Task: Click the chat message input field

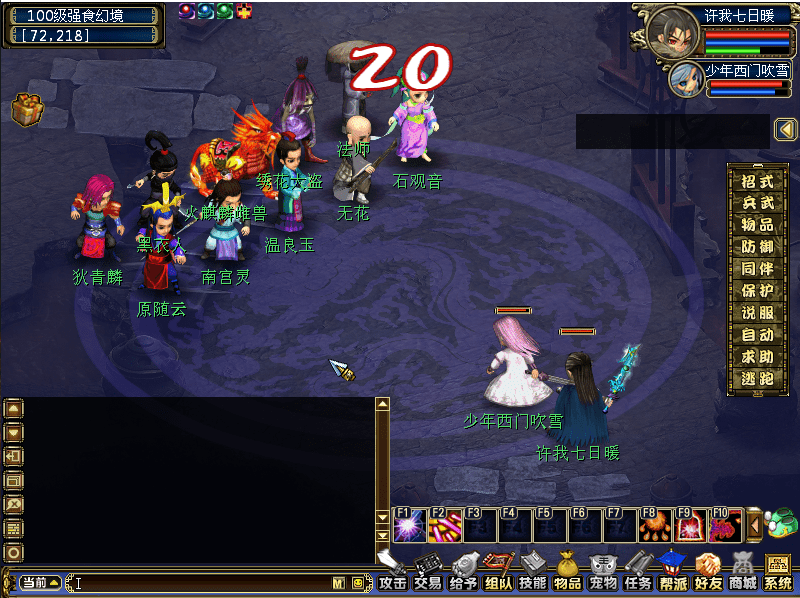Action: (200, 582)
